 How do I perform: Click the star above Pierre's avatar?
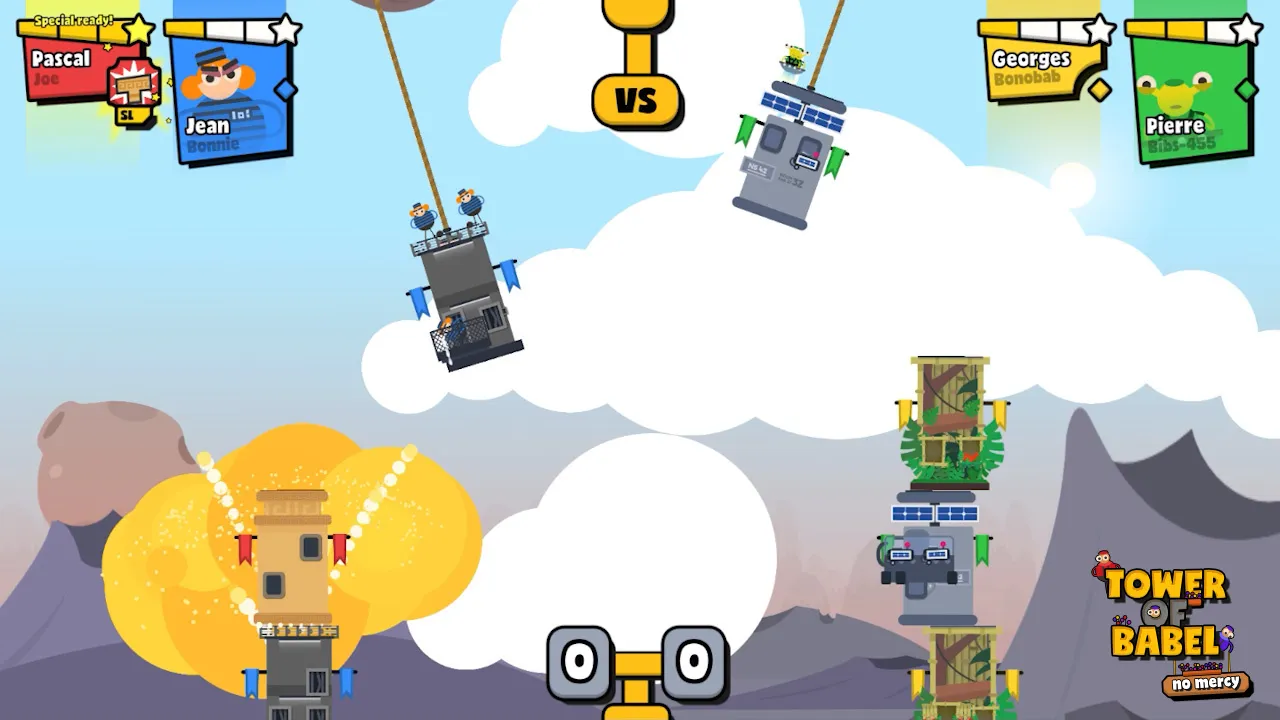tap(1246, 30)
